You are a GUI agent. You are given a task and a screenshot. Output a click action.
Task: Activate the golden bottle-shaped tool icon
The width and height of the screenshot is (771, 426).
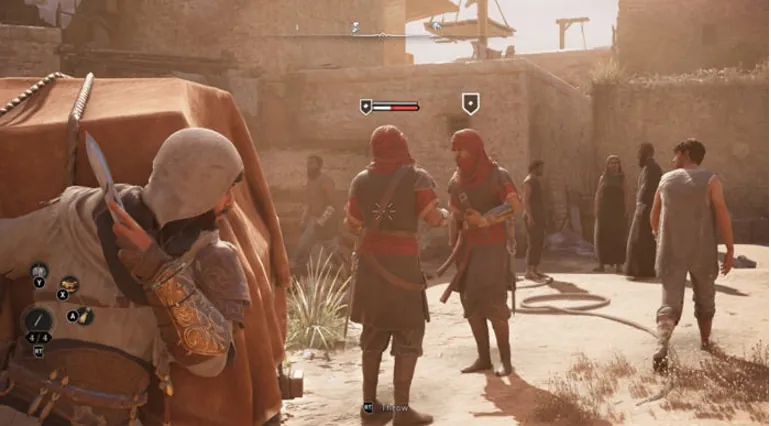[x=85, y=315]
